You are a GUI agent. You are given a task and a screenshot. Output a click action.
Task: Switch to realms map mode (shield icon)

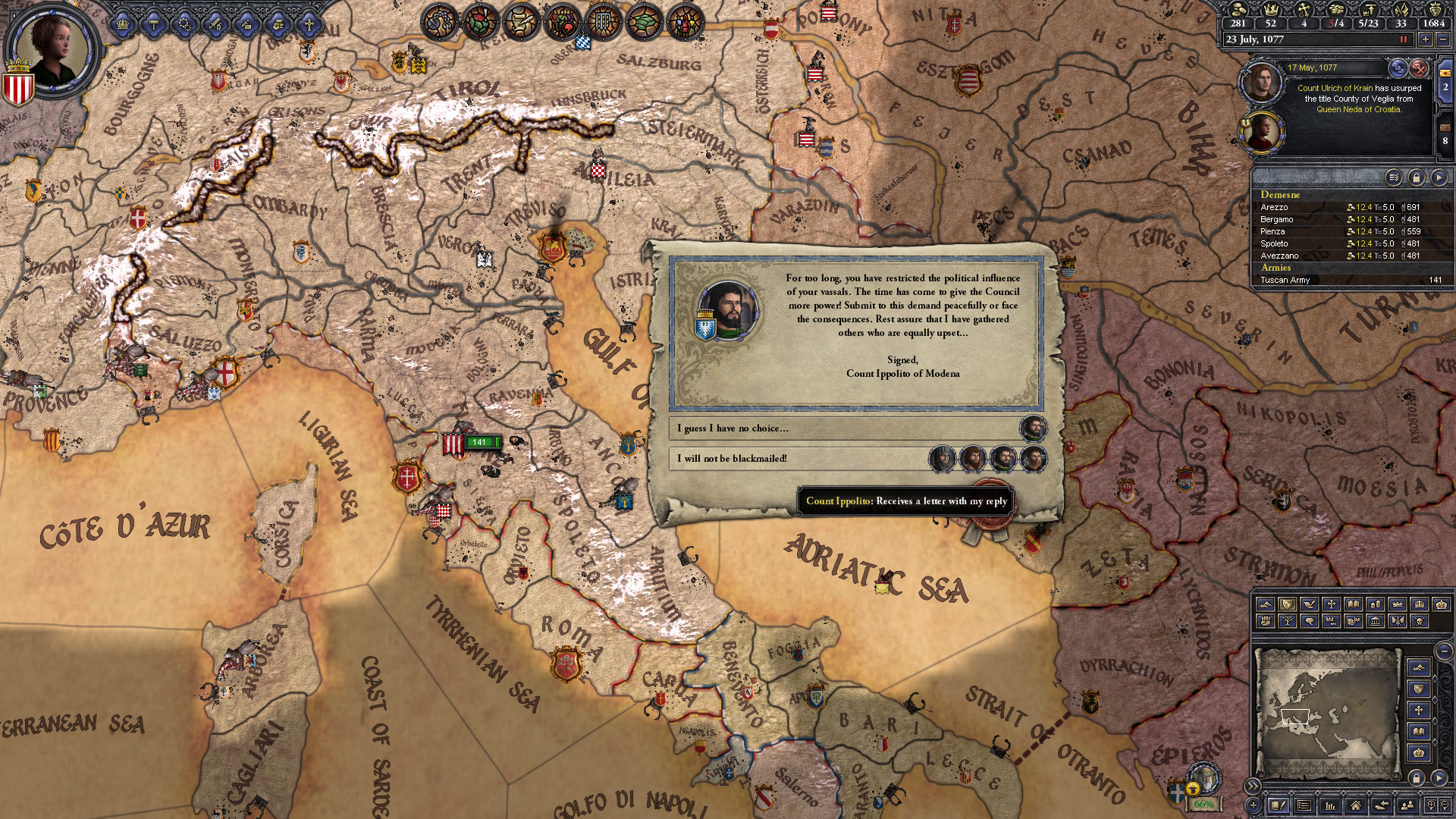pos(1288,604)
